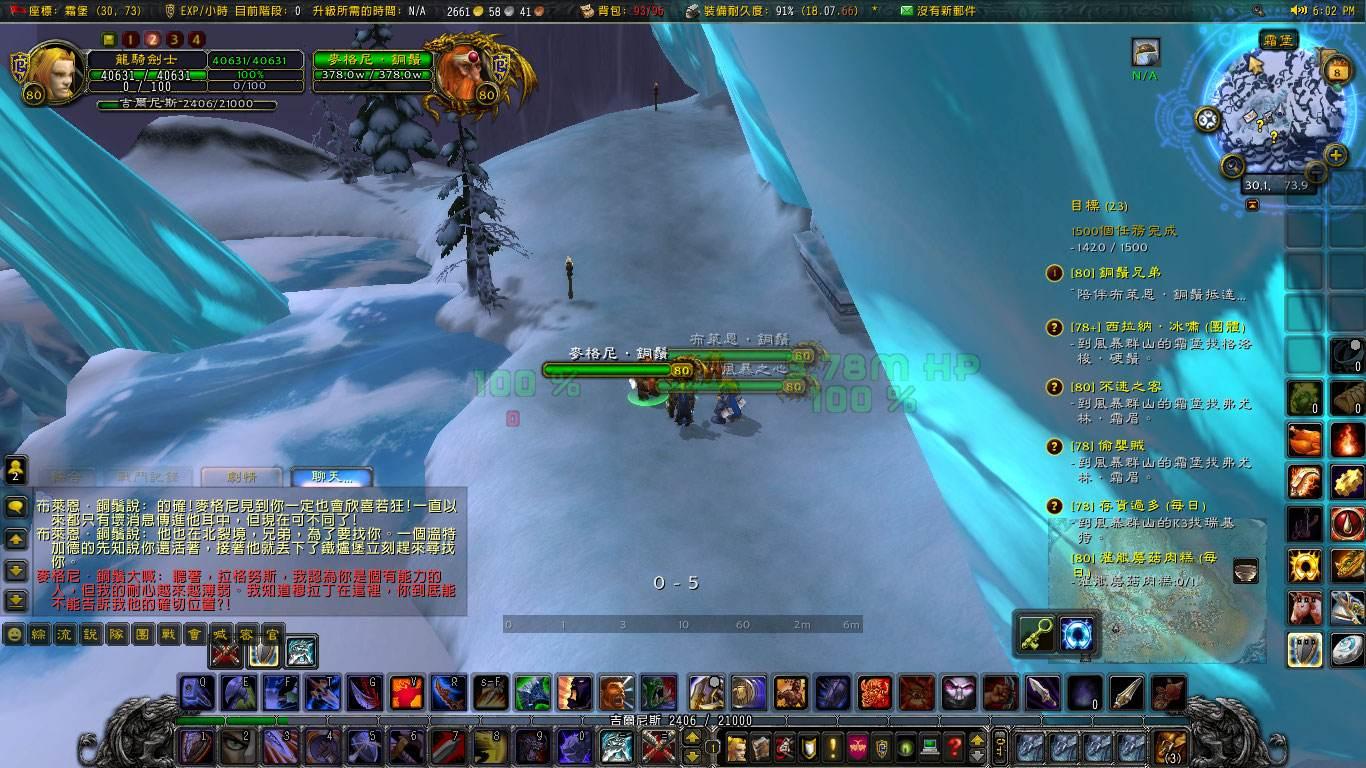
Task: Toggle the sound speaker icon by the clock
Action: [x=1299, y=10]
